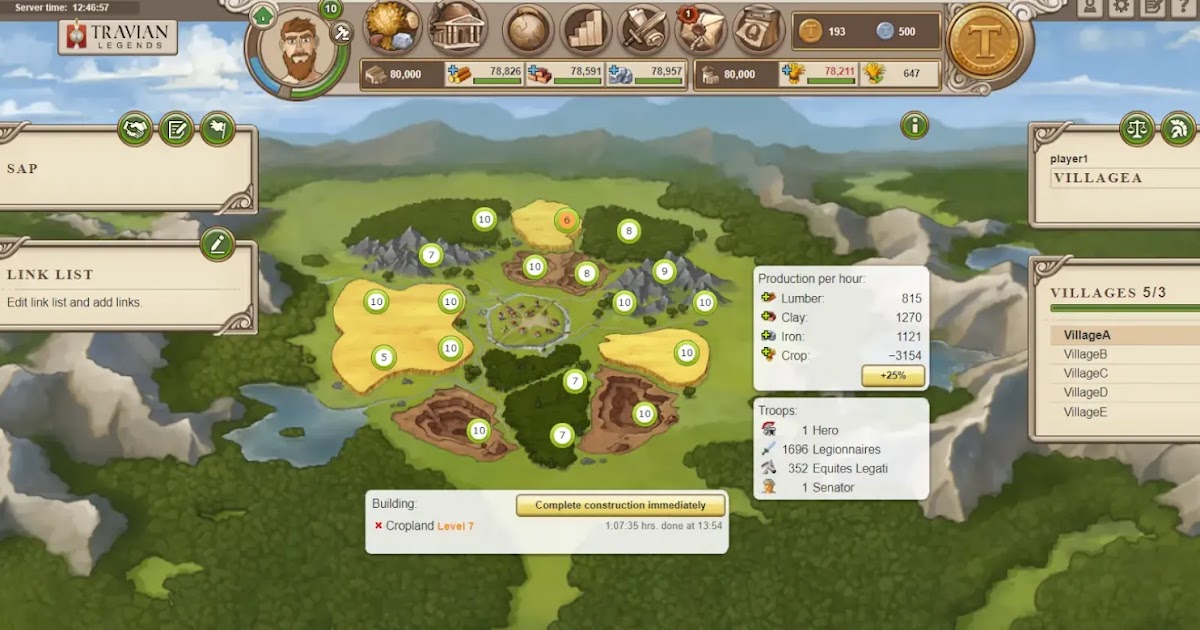
Task: Open the world map globe
Action: click(528, 29)
